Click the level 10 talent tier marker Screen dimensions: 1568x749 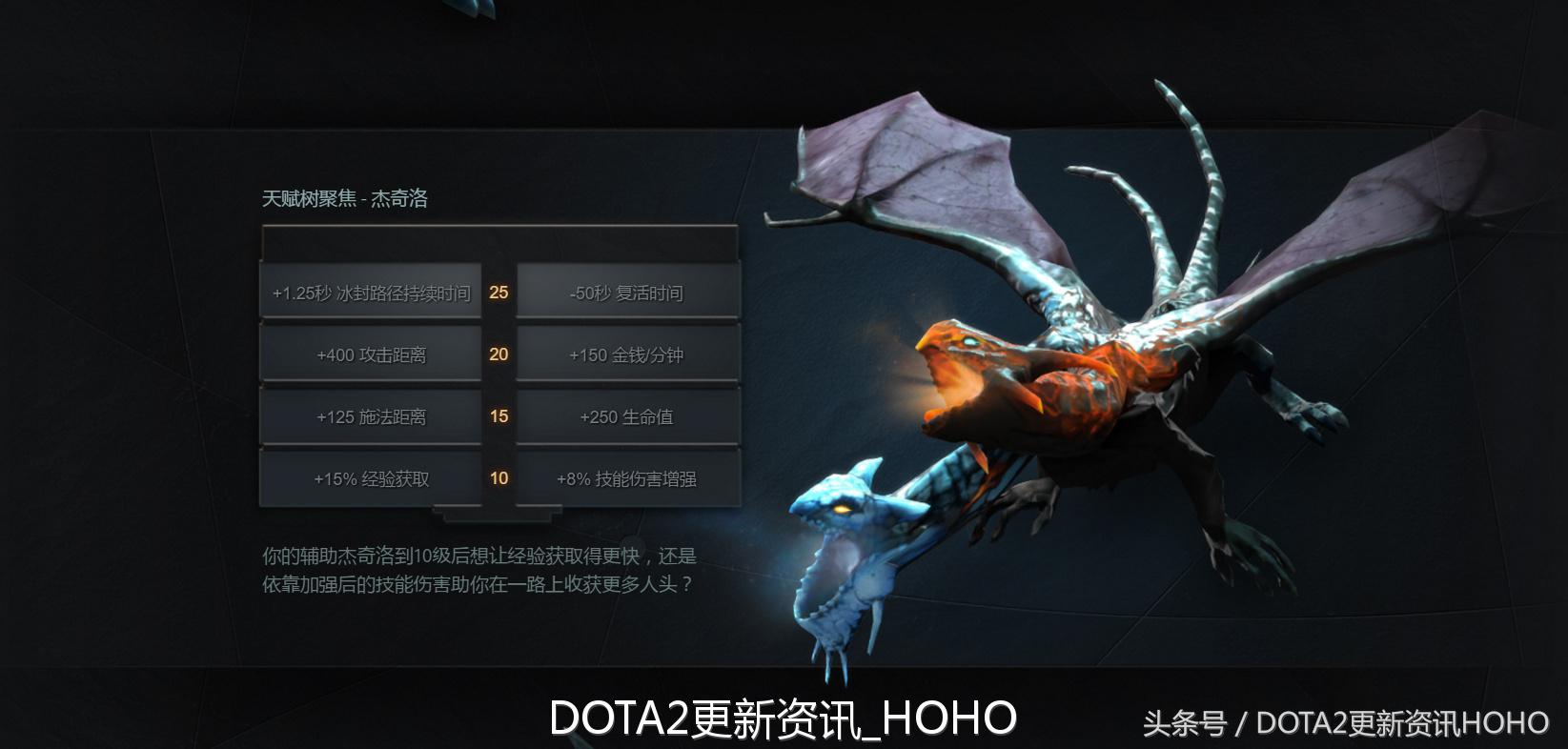499,478
